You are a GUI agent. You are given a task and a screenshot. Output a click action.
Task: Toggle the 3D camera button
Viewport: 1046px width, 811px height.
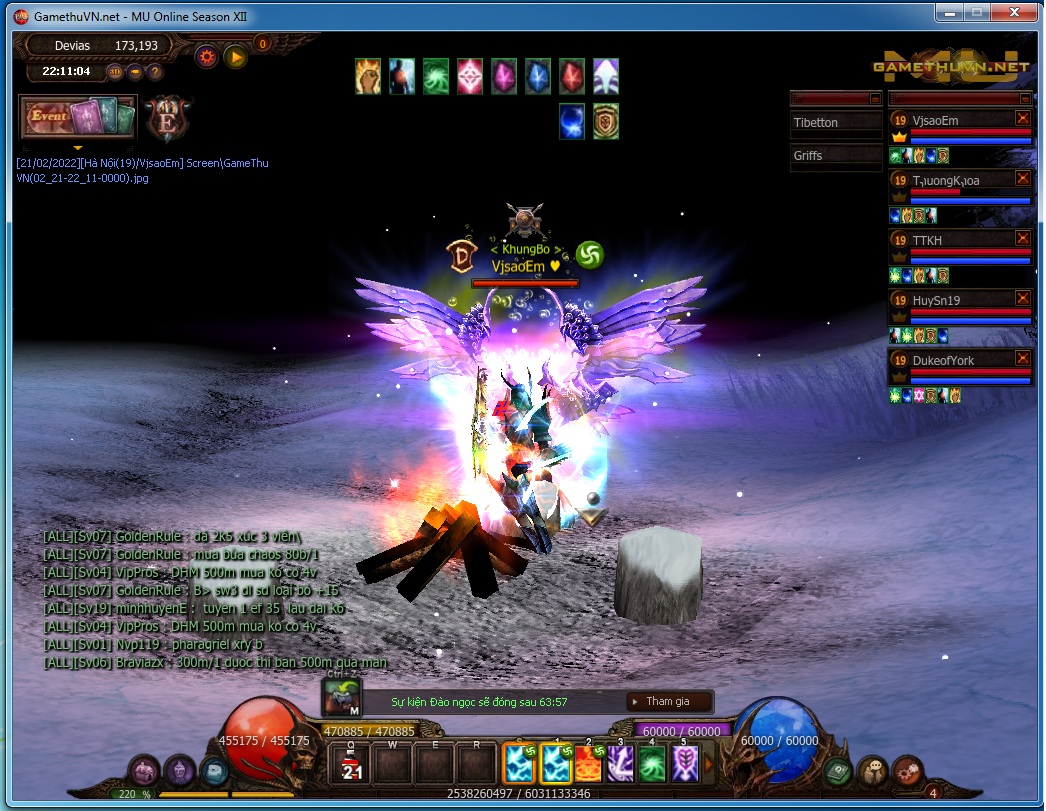115,72
